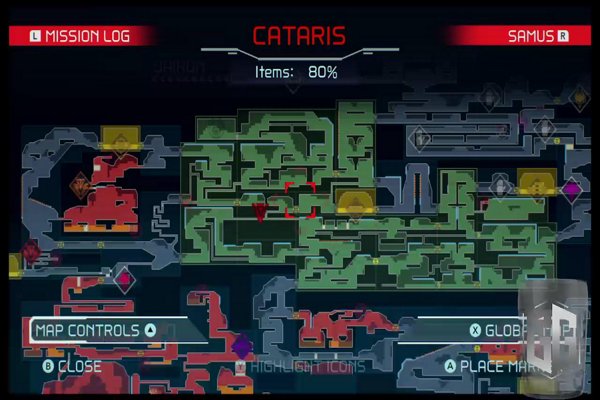Select the red map cursor reticle
This screenshot has width=600, height=400.
[301, 199]
